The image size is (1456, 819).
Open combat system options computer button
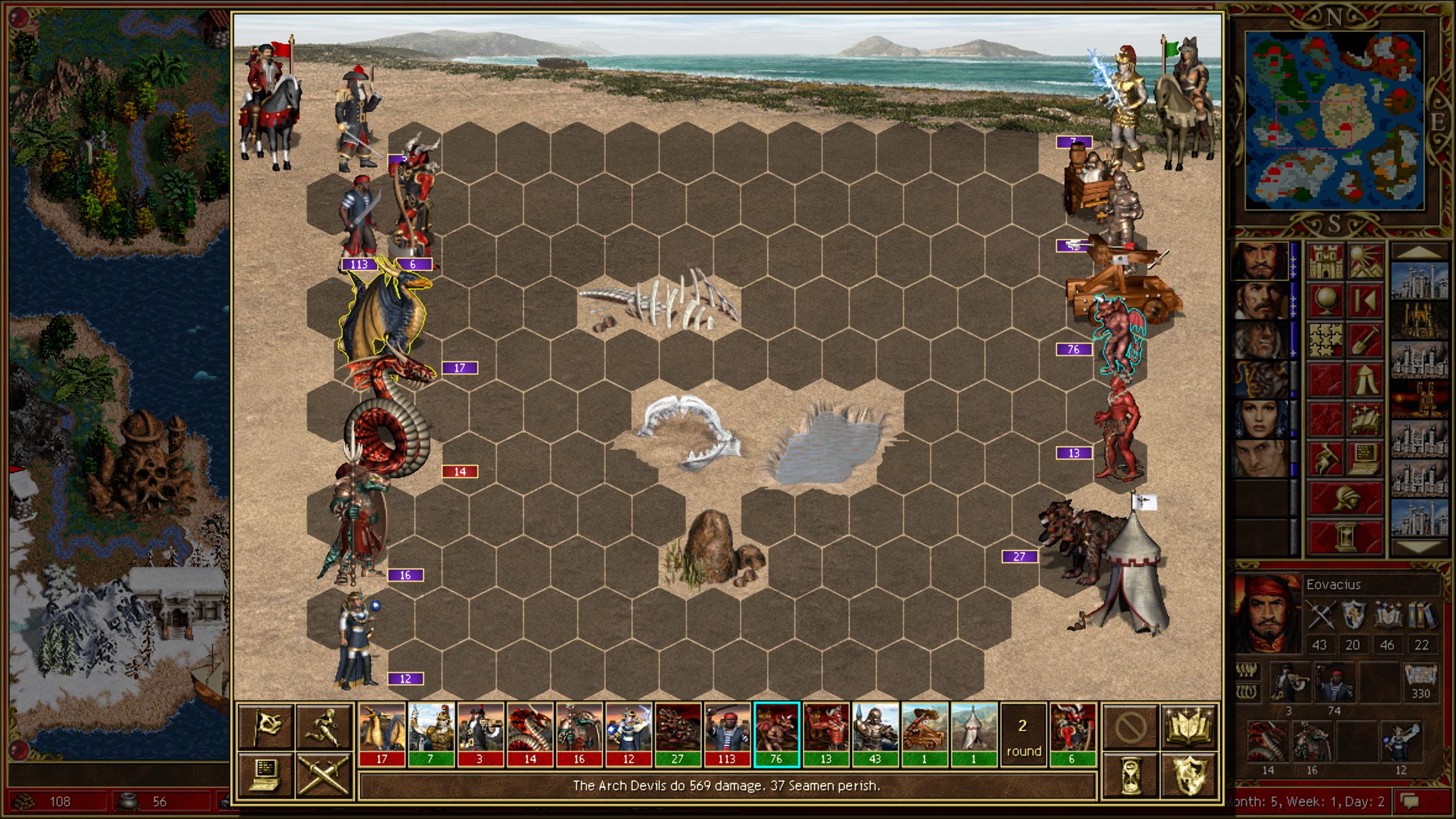point(266,774)
